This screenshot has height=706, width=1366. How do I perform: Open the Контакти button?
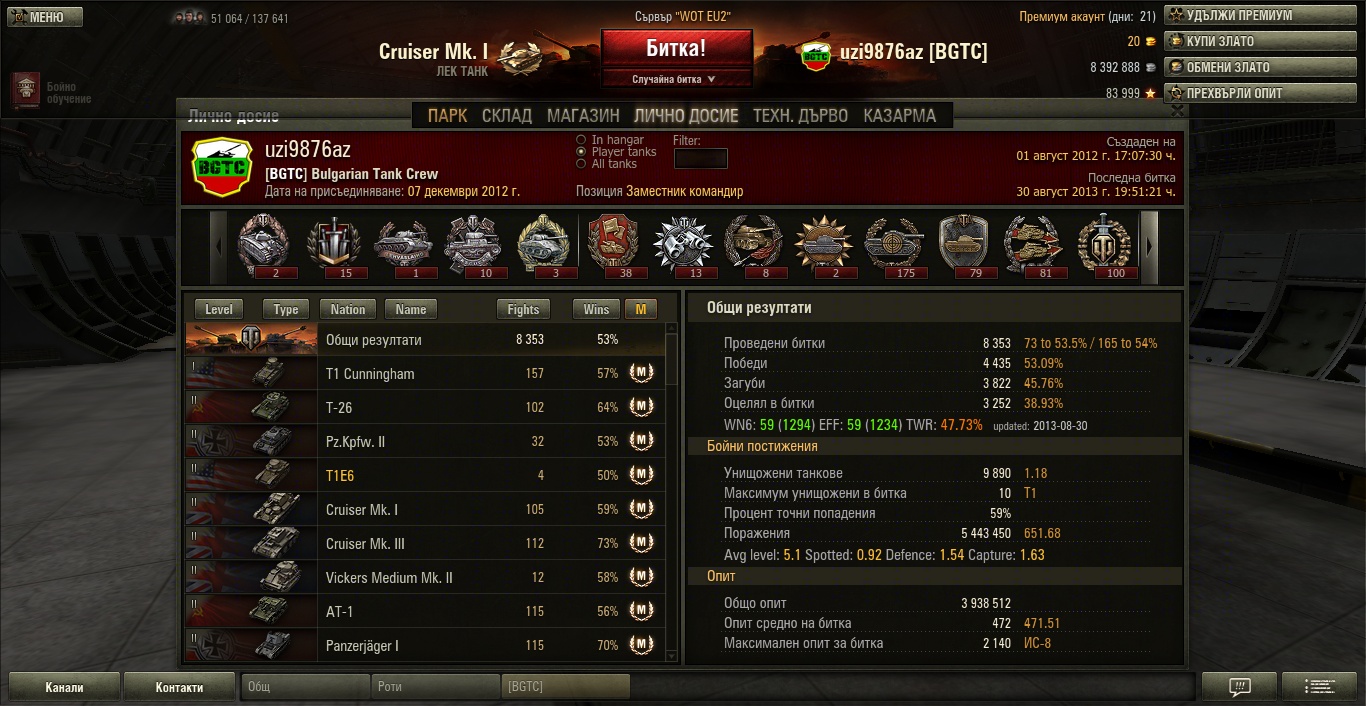(179, 687)
